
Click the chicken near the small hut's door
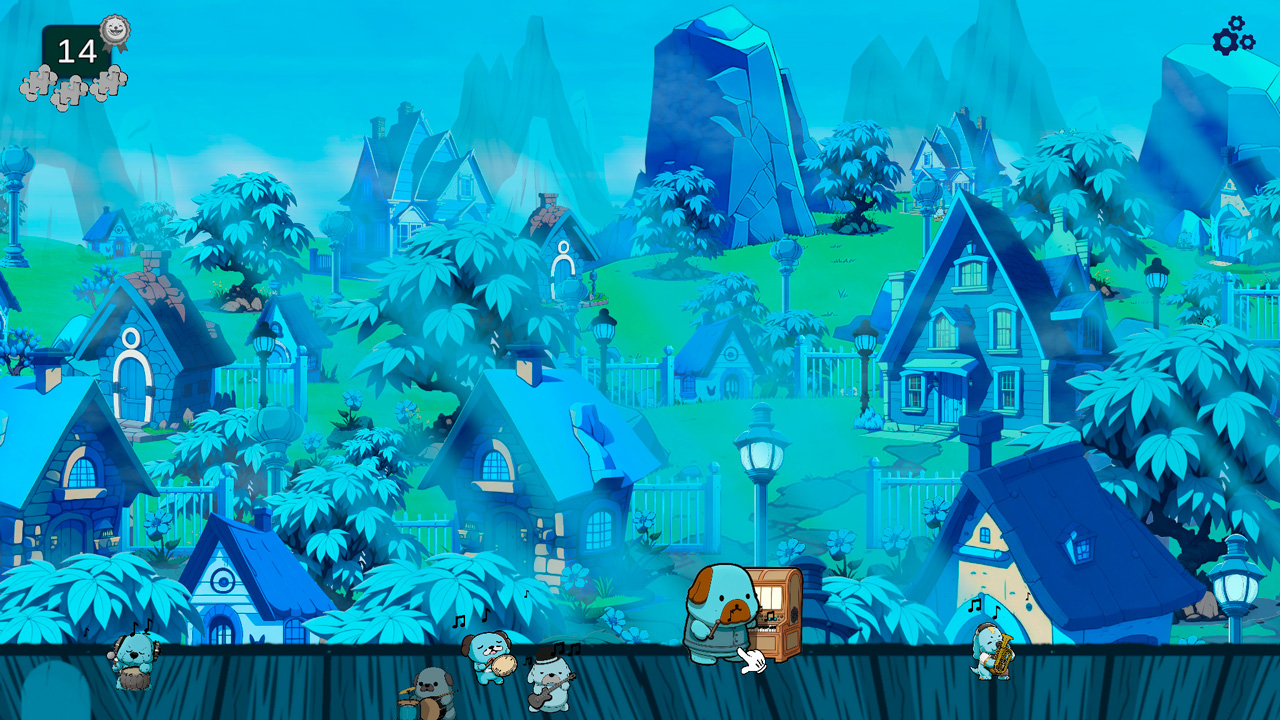(710, 390)
